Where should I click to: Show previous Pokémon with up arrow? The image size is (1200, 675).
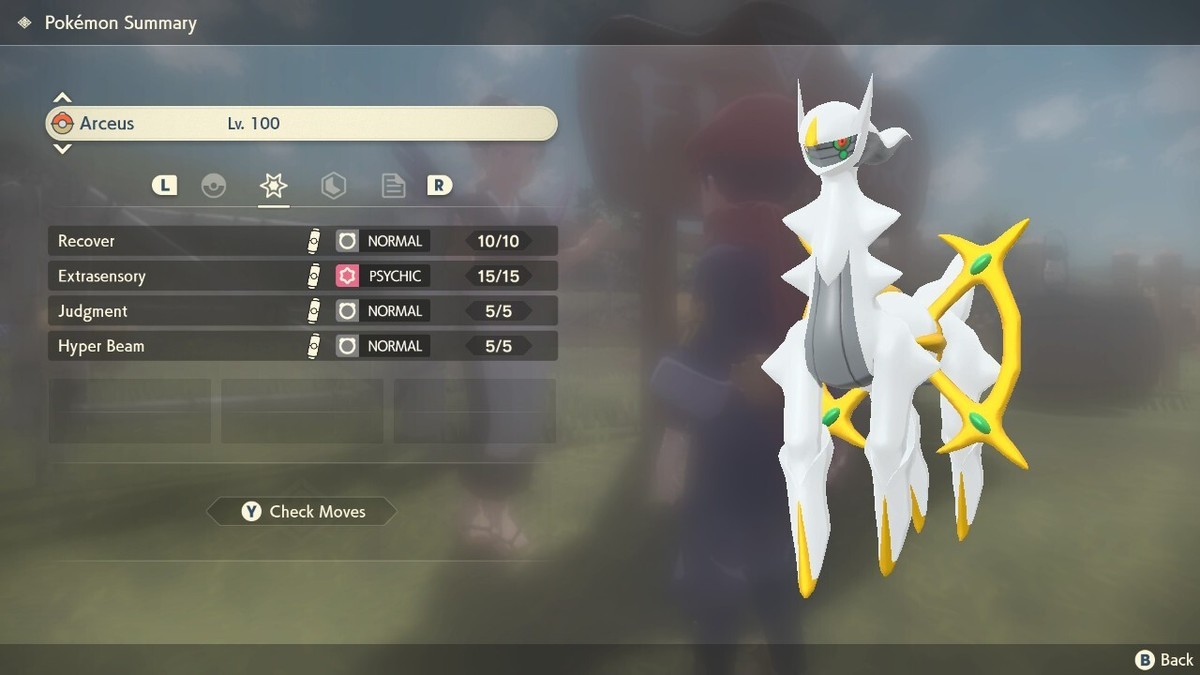[62, 98]
